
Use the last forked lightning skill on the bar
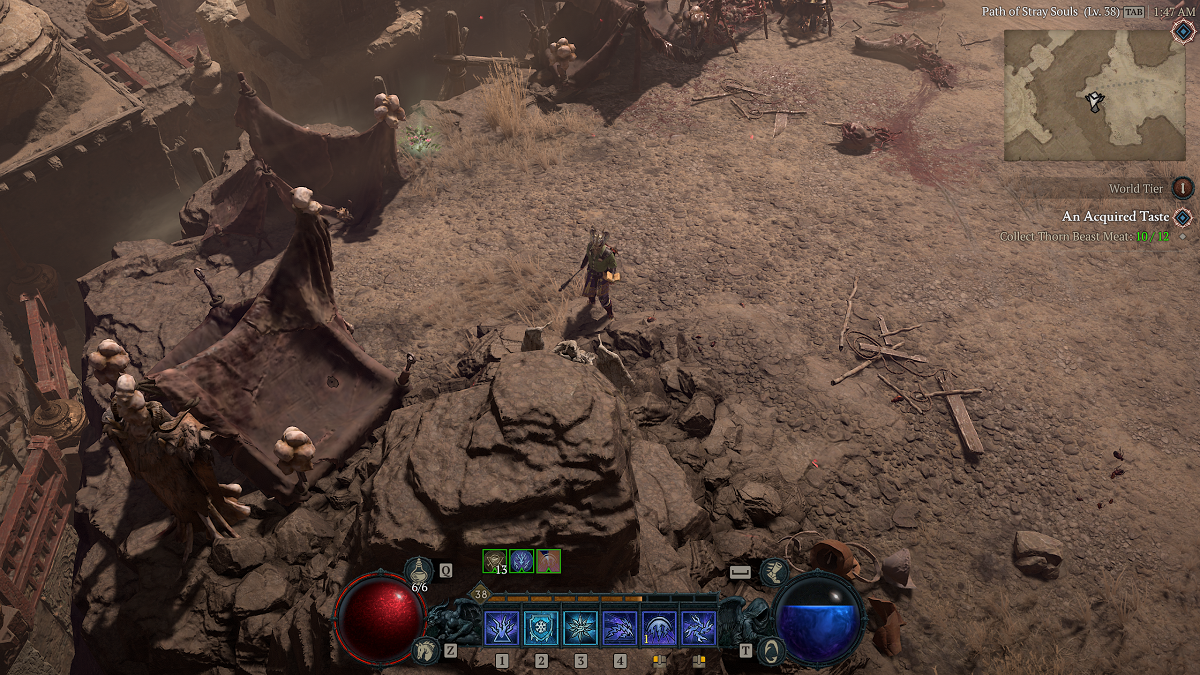[698, 628]
